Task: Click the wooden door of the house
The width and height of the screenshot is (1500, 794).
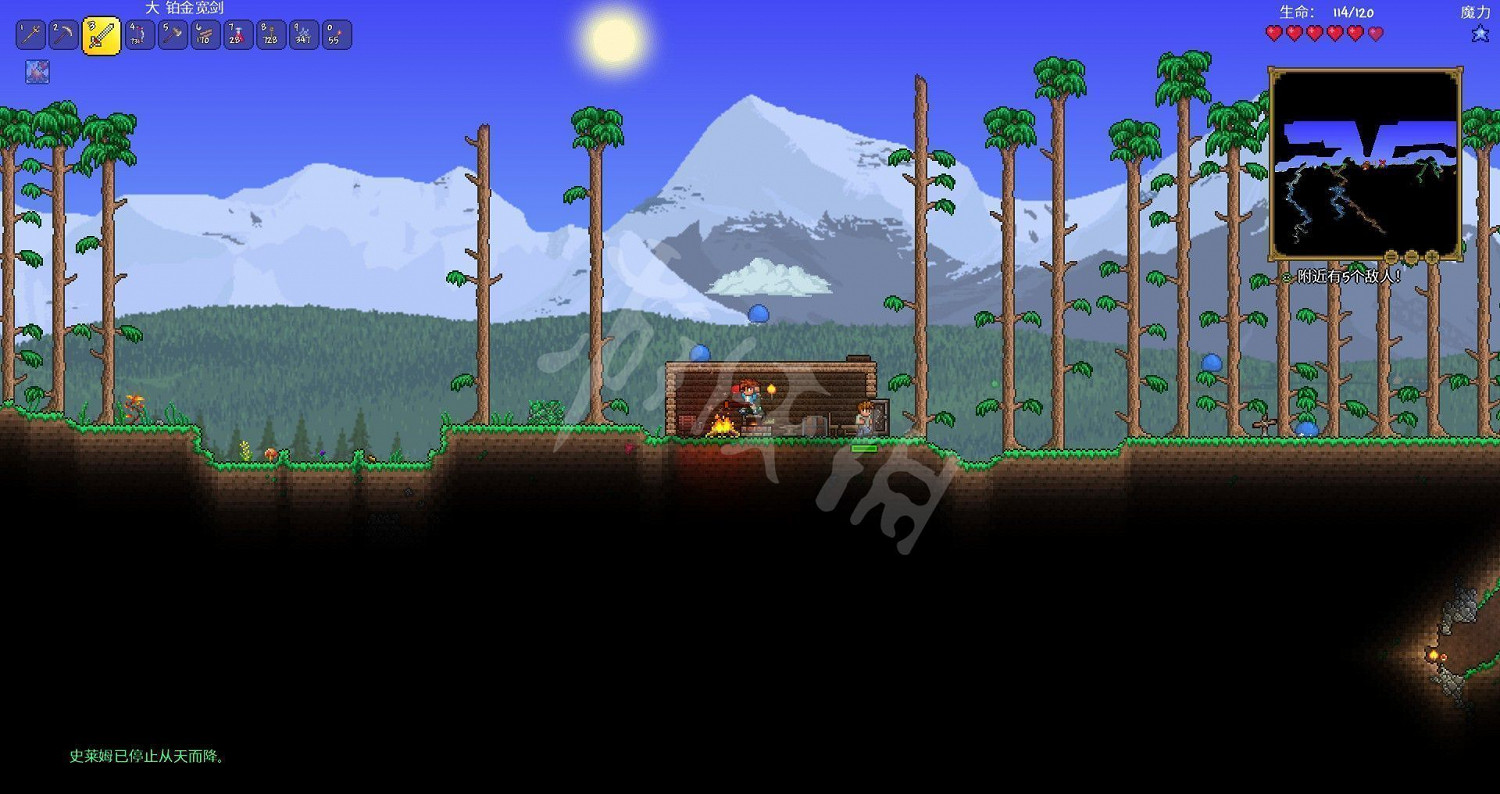Action: [x=880, y=415]
